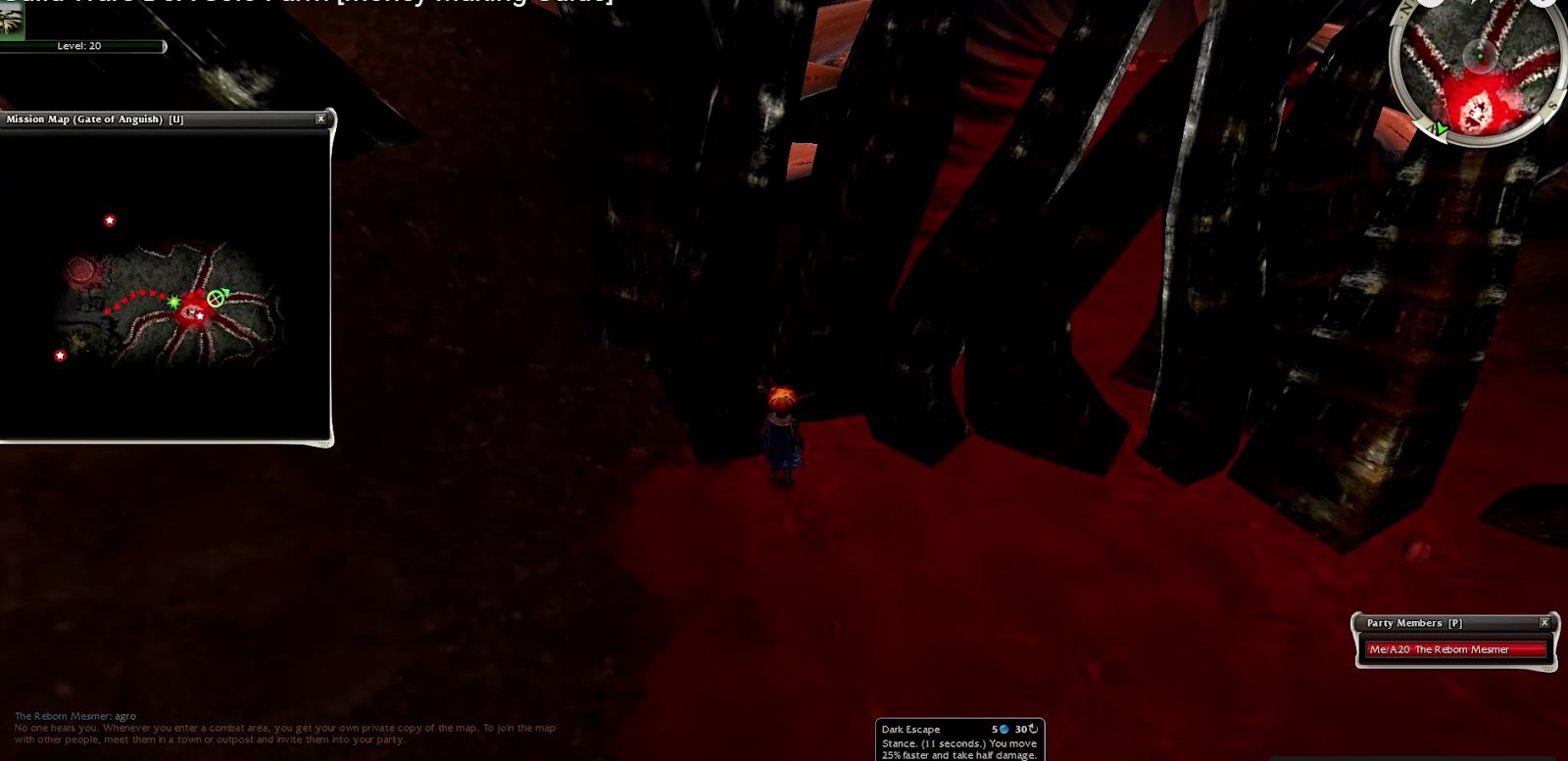Click the Mission Map (Gate of Anguish) title
1568x761 pixels.
pos(93,119)
